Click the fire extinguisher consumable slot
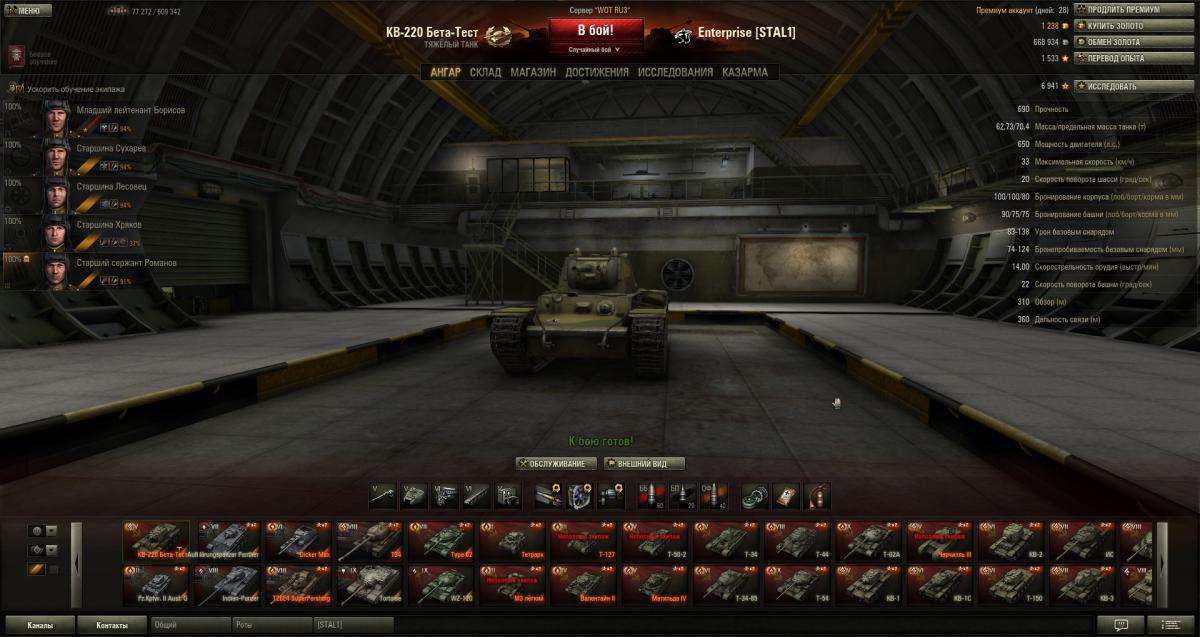This screenshot has width=1200, height=637. 817,495
